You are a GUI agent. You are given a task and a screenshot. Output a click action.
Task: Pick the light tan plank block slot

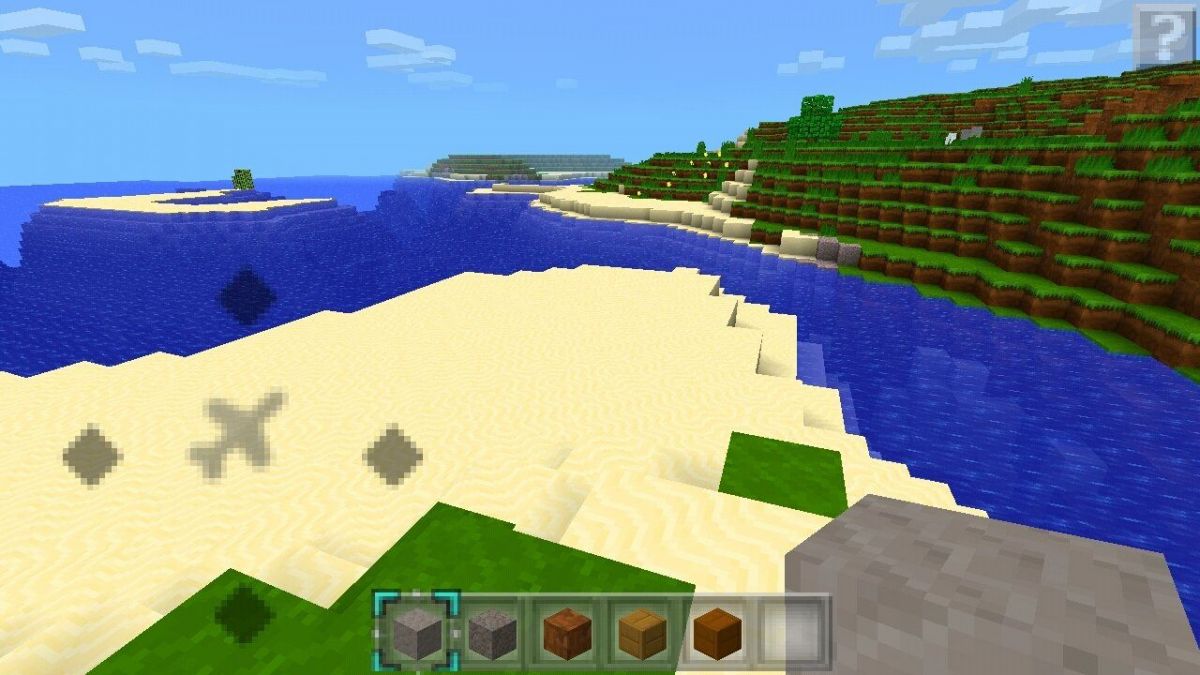coord(642,631)
